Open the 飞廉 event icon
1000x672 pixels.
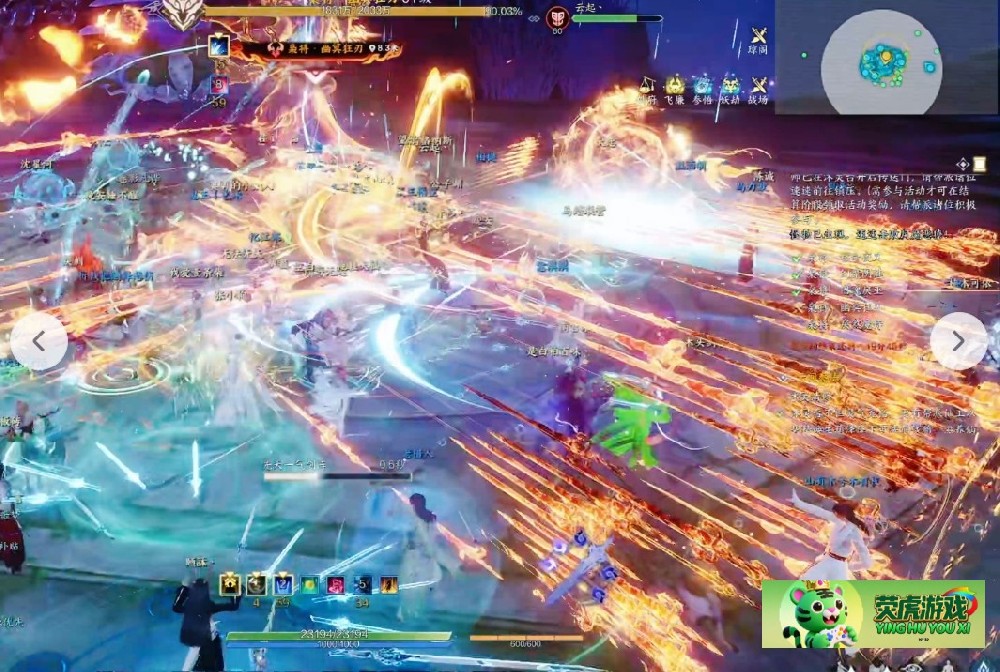(x=675, y=86)
